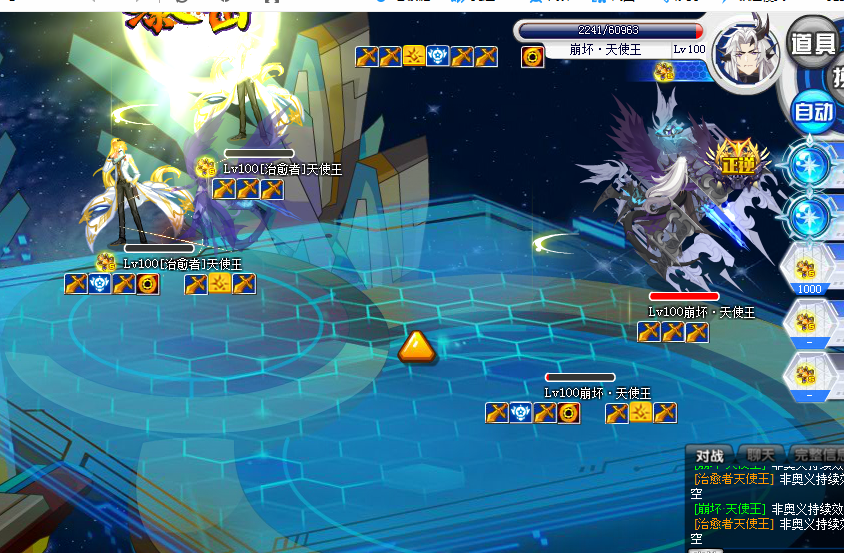Viewport: 844px width, 553px height.
Task: Open the 聊天 chat tab
Action: tap(760, 456)
